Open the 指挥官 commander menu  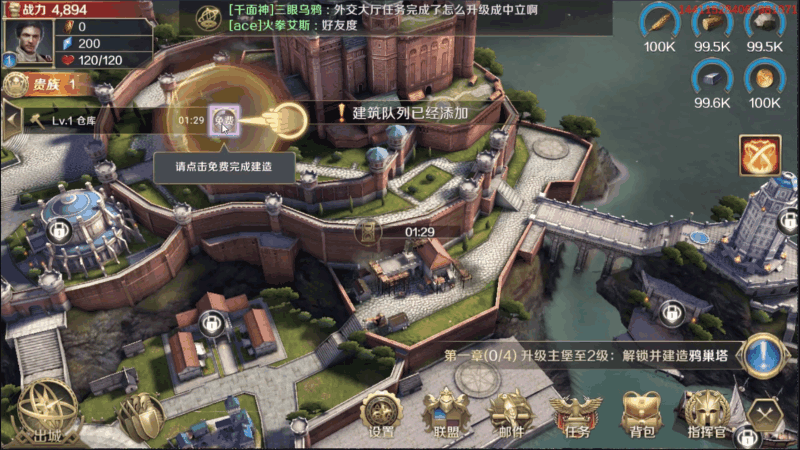click(705, 414)
